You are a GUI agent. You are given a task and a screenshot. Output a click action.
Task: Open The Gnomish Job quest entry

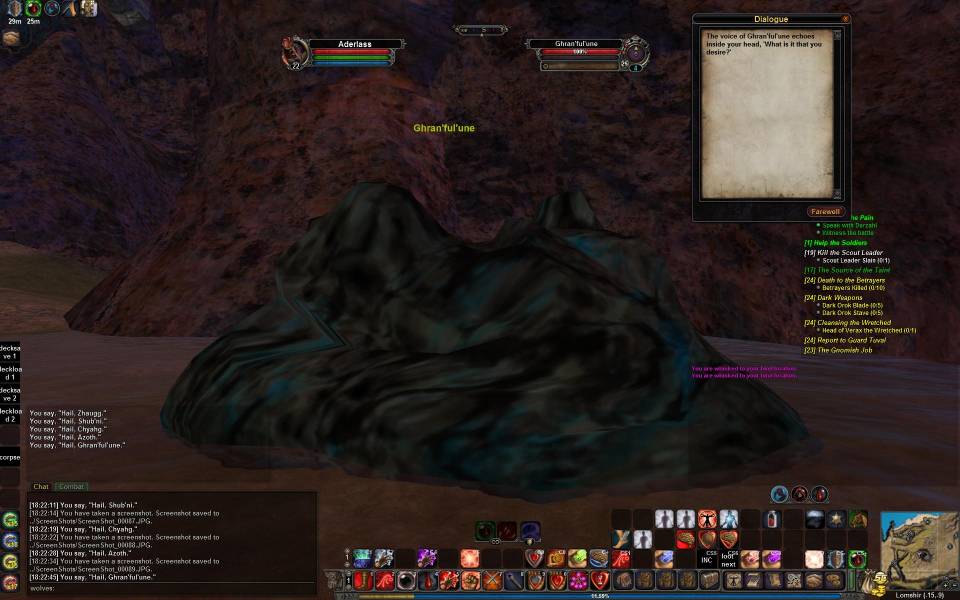click(x=837, y=350)
